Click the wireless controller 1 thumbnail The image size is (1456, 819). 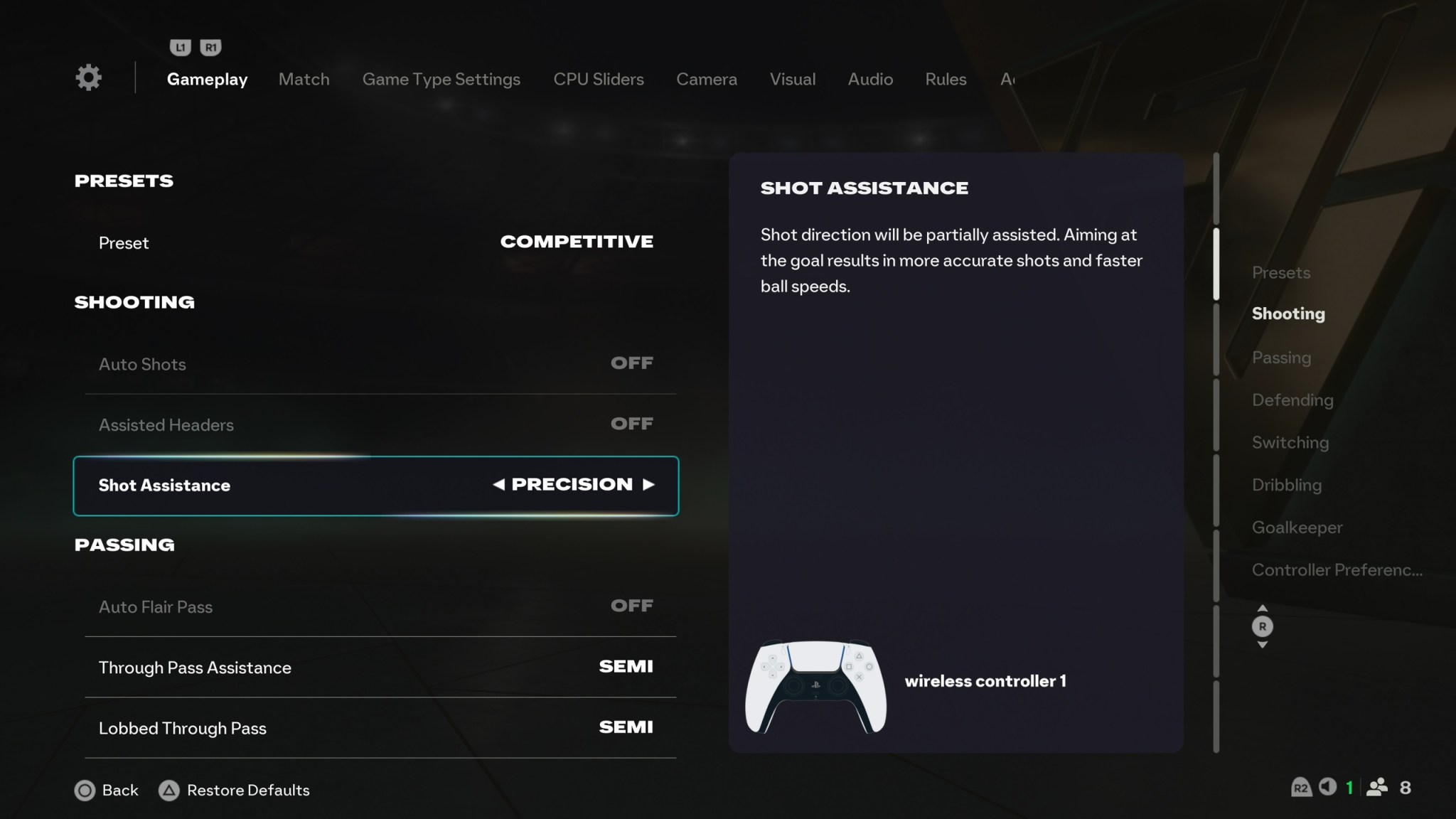click(816, 687)
